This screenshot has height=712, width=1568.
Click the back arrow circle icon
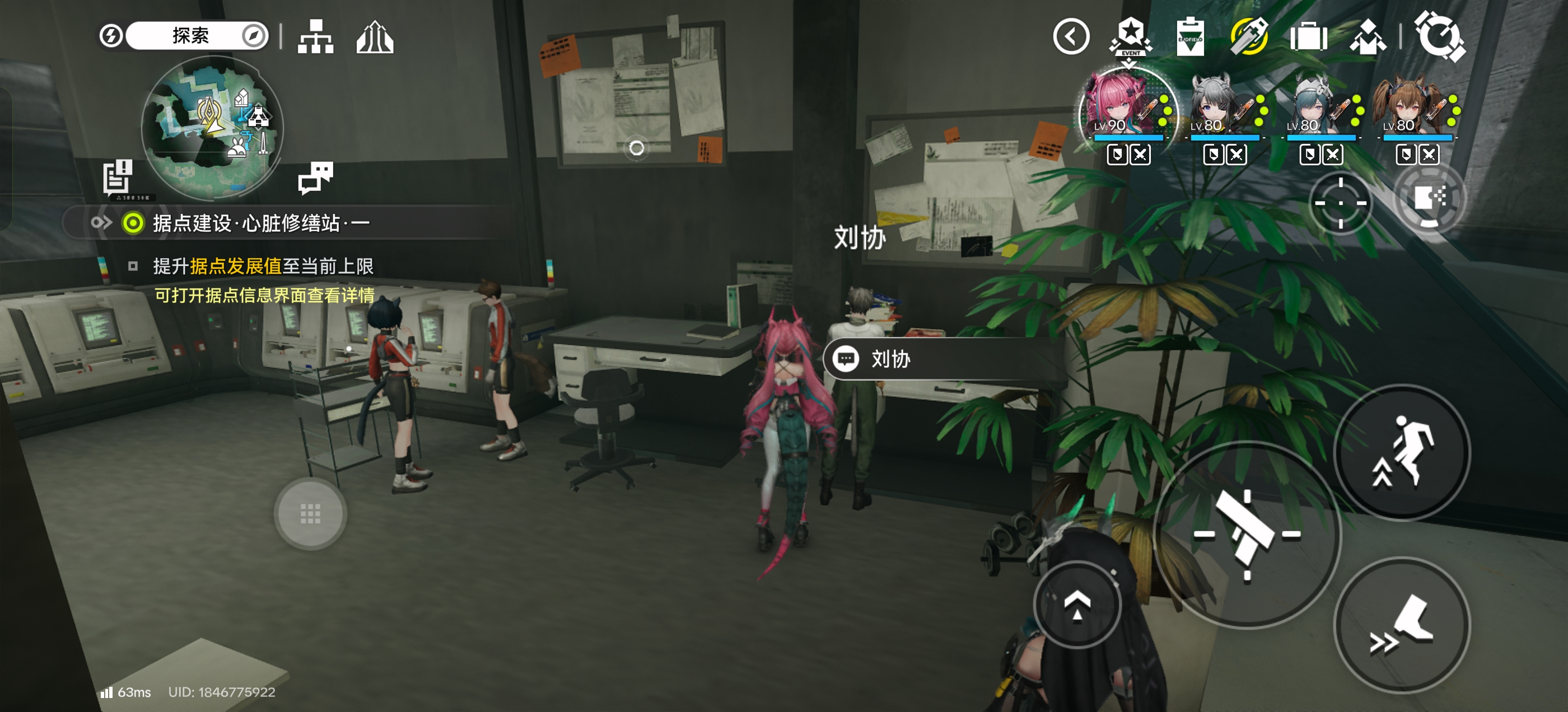1071,36
